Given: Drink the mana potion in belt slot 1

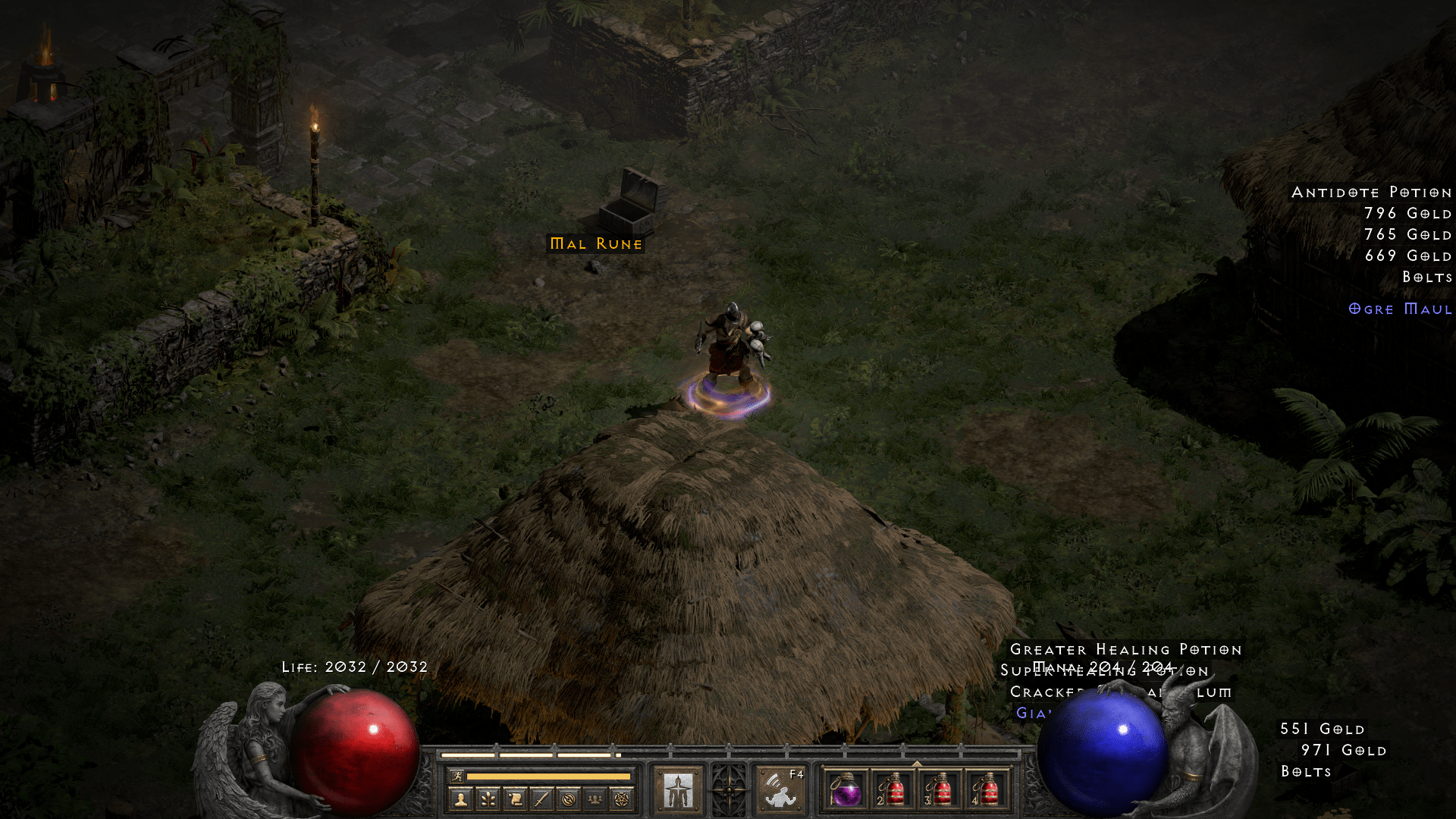Looking at the screenshot, I should coord(846,791).
